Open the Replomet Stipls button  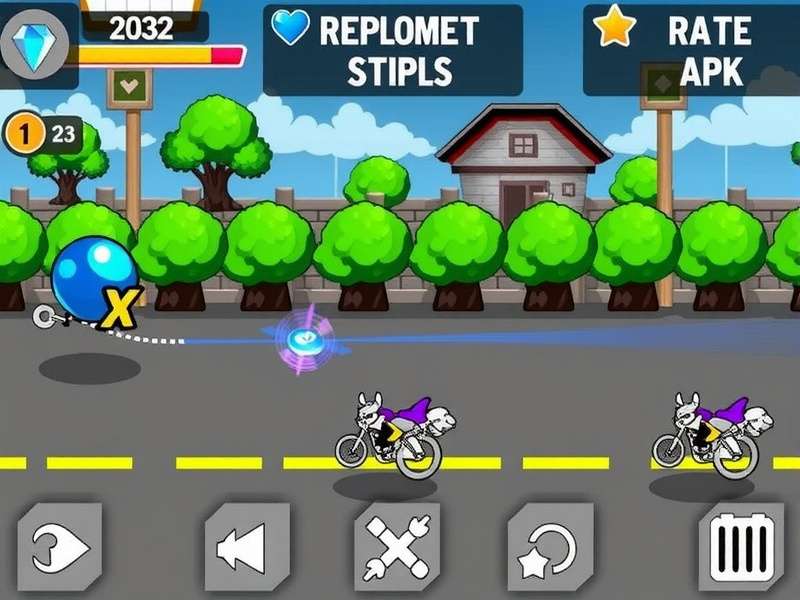coord(393,50)
